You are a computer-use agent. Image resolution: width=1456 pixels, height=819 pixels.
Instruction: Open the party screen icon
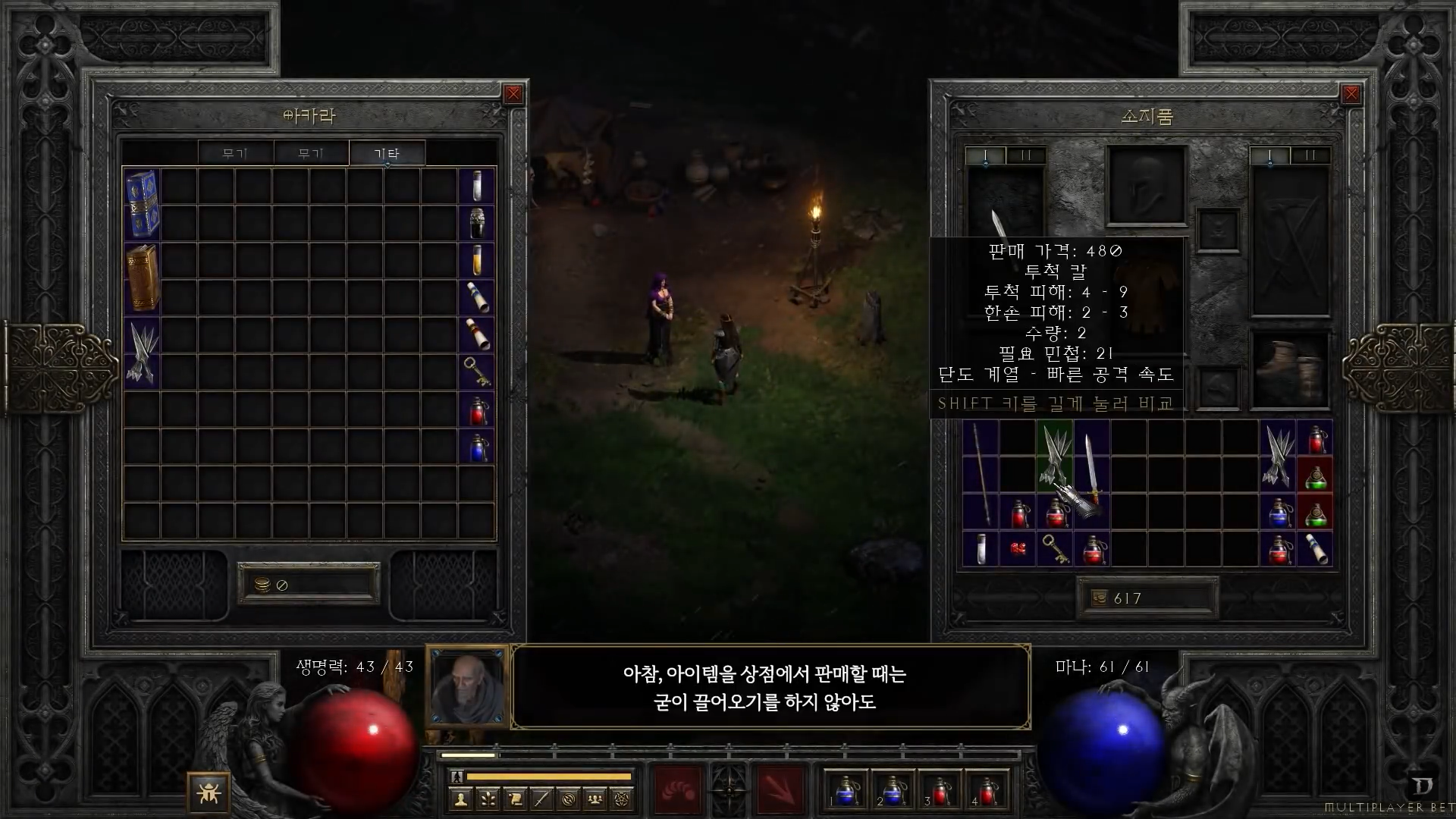[x=595, y=799]
